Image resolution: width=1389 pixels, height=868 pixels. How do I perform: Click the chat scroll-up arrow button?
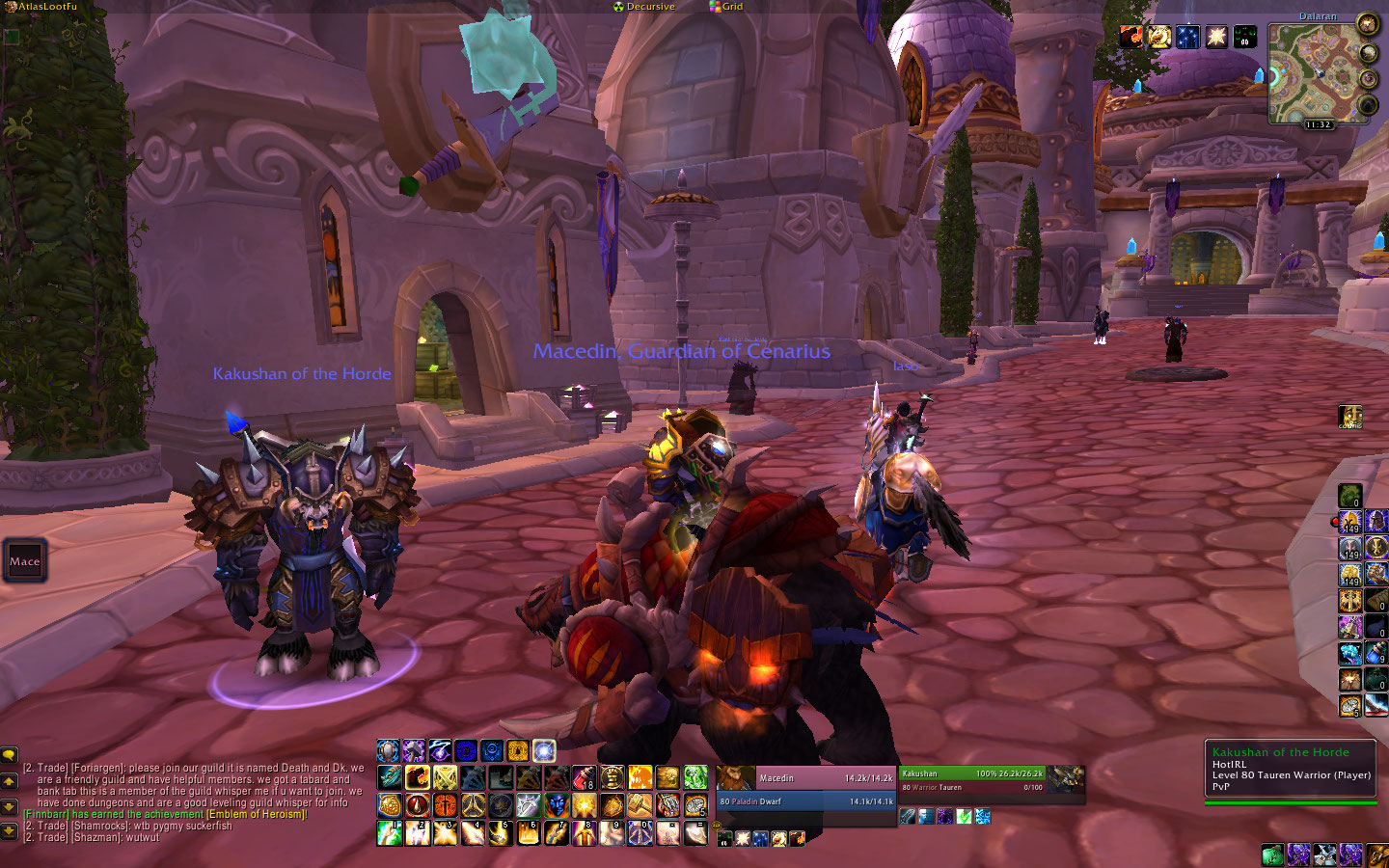9,781
